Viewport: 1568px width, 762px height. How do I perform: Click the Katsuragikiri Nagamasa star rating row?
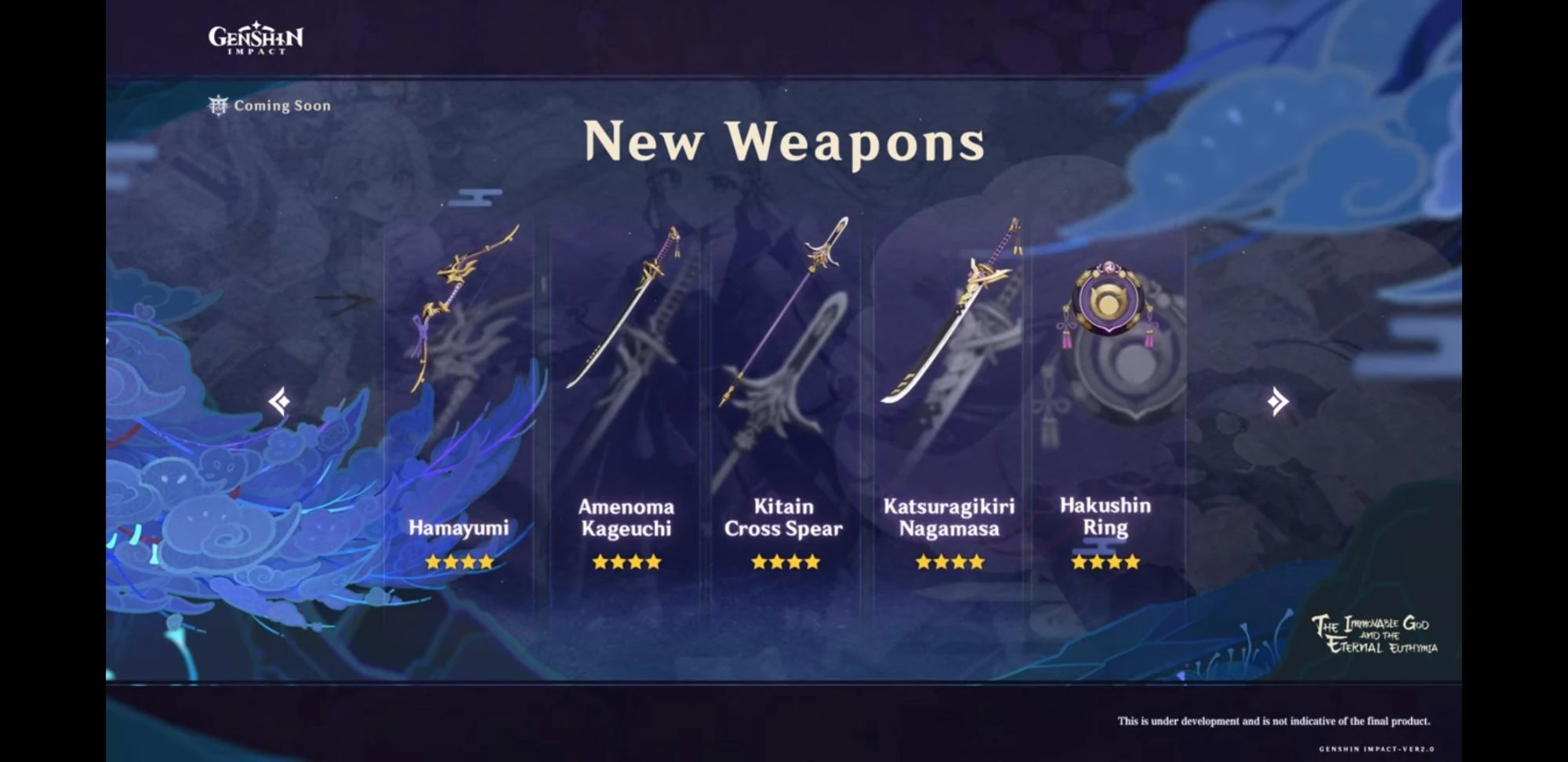[x=949, y=561]
